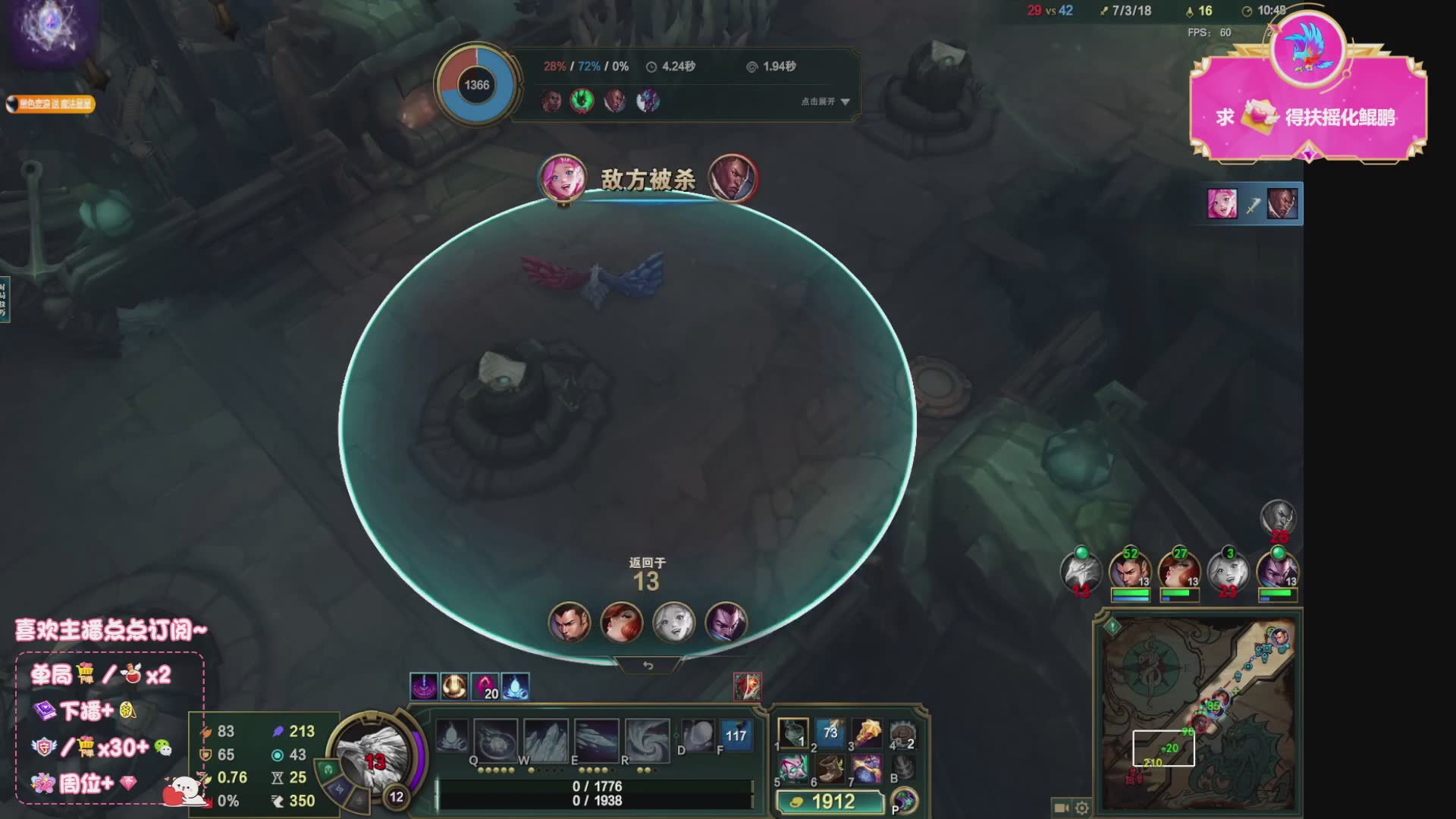Select the F summoner spell on cooldown
Image resolution: width=1456 pixels, height=819 pixels.
736,735
